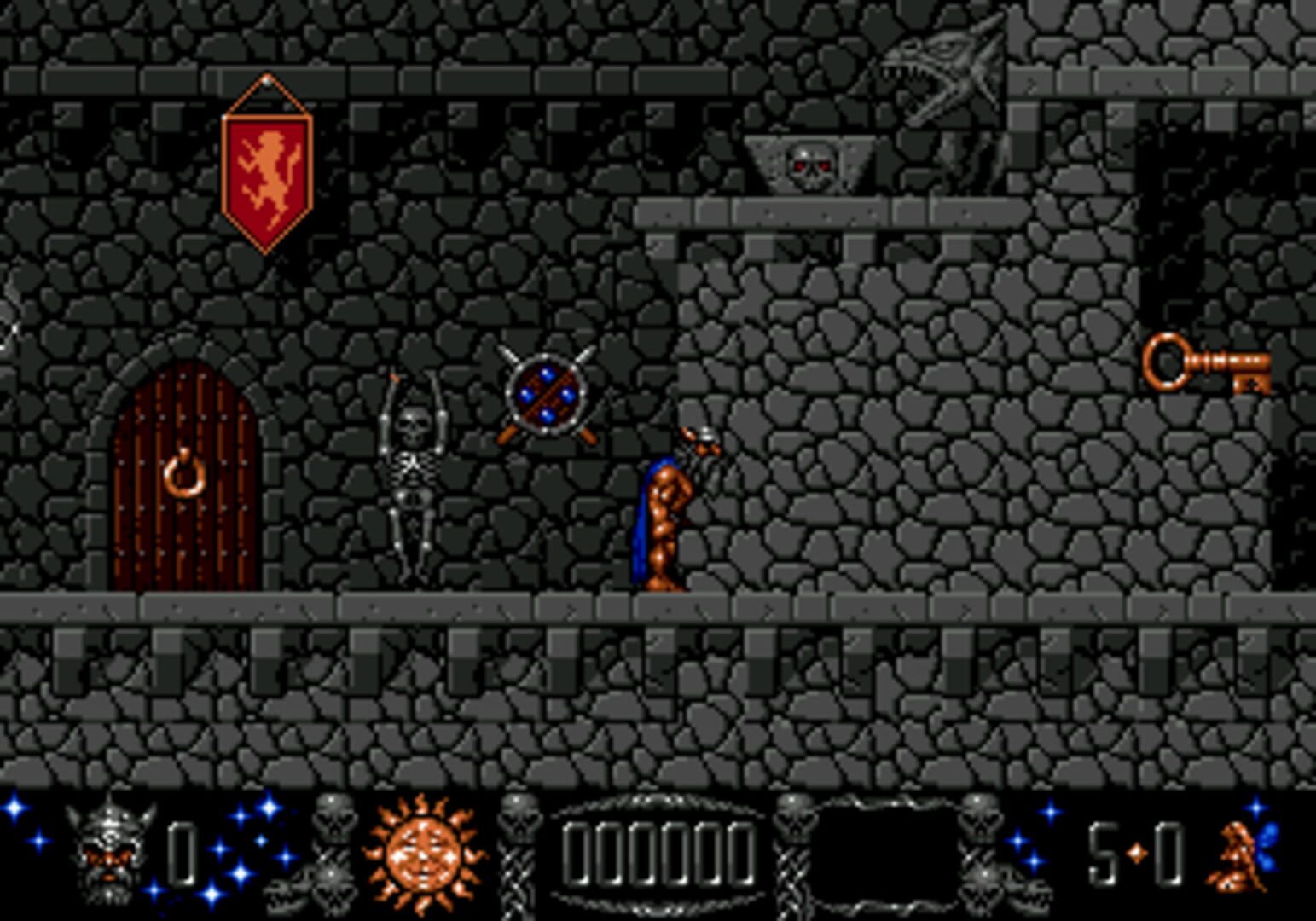This screenshot has width=1316, height=921.
Task: Select the 000000 score display
Action: (x=657, y=853)
